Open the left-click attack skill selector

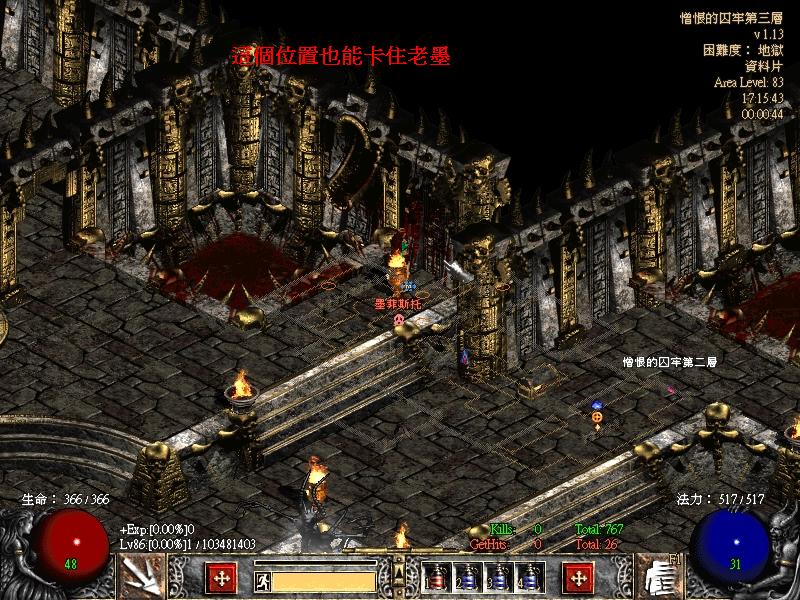tap(141, 577)
